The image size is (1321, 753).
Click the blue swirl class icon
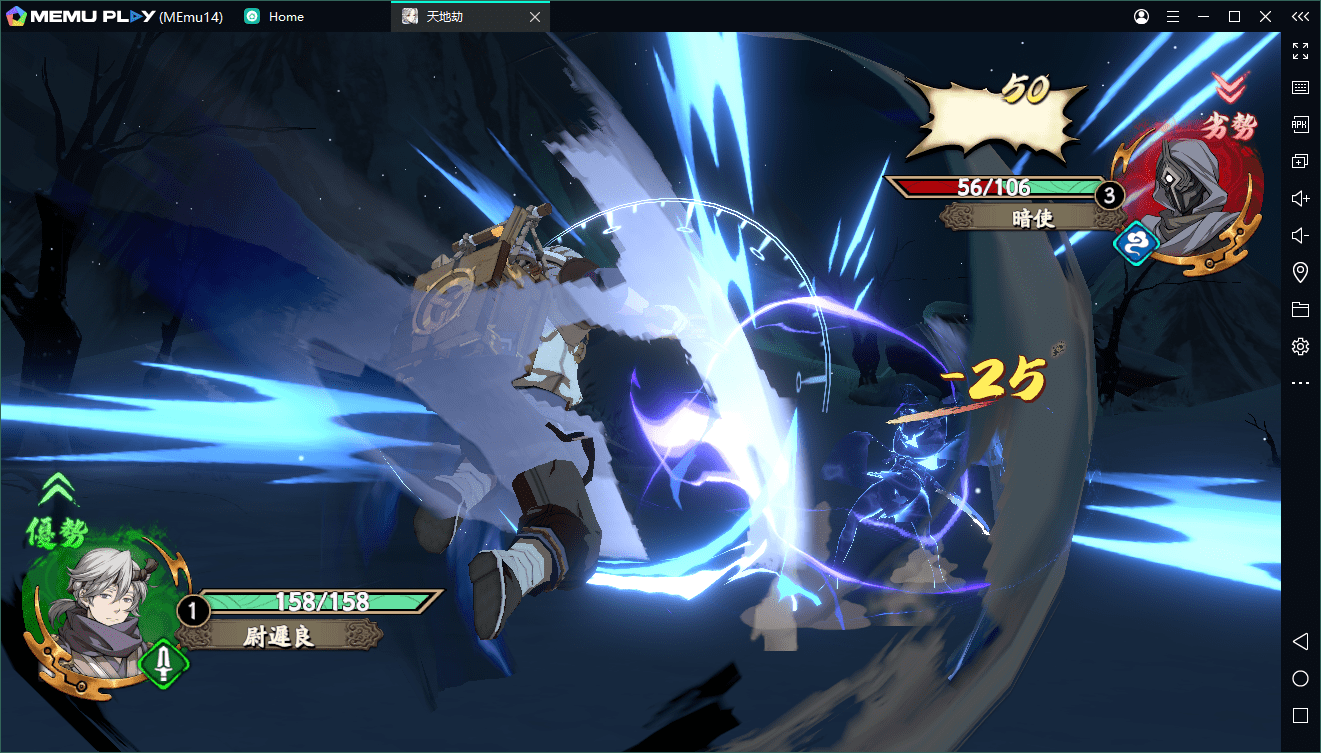click(x=1137, y=243)
